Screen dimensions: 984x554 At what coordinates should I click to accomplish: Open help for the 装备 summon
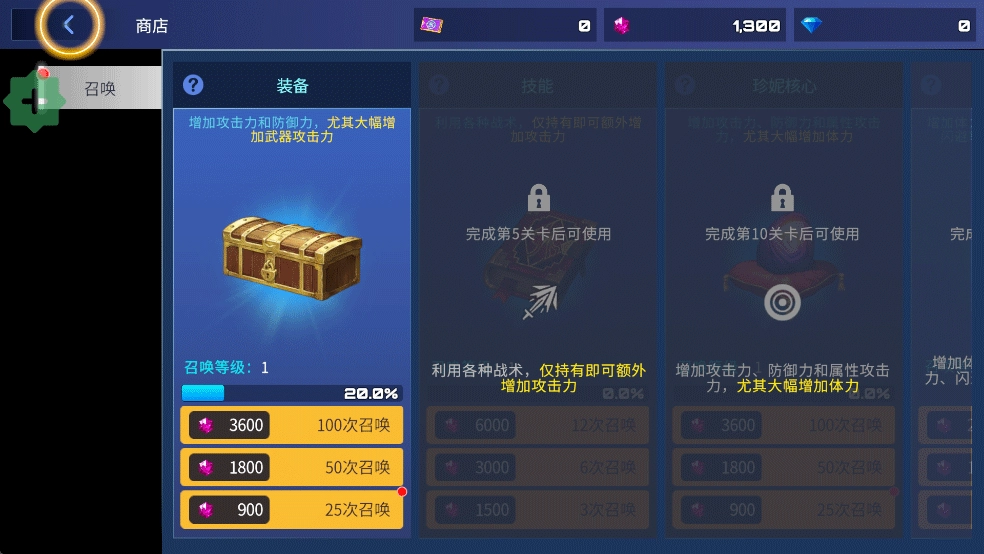coord(194,85)
